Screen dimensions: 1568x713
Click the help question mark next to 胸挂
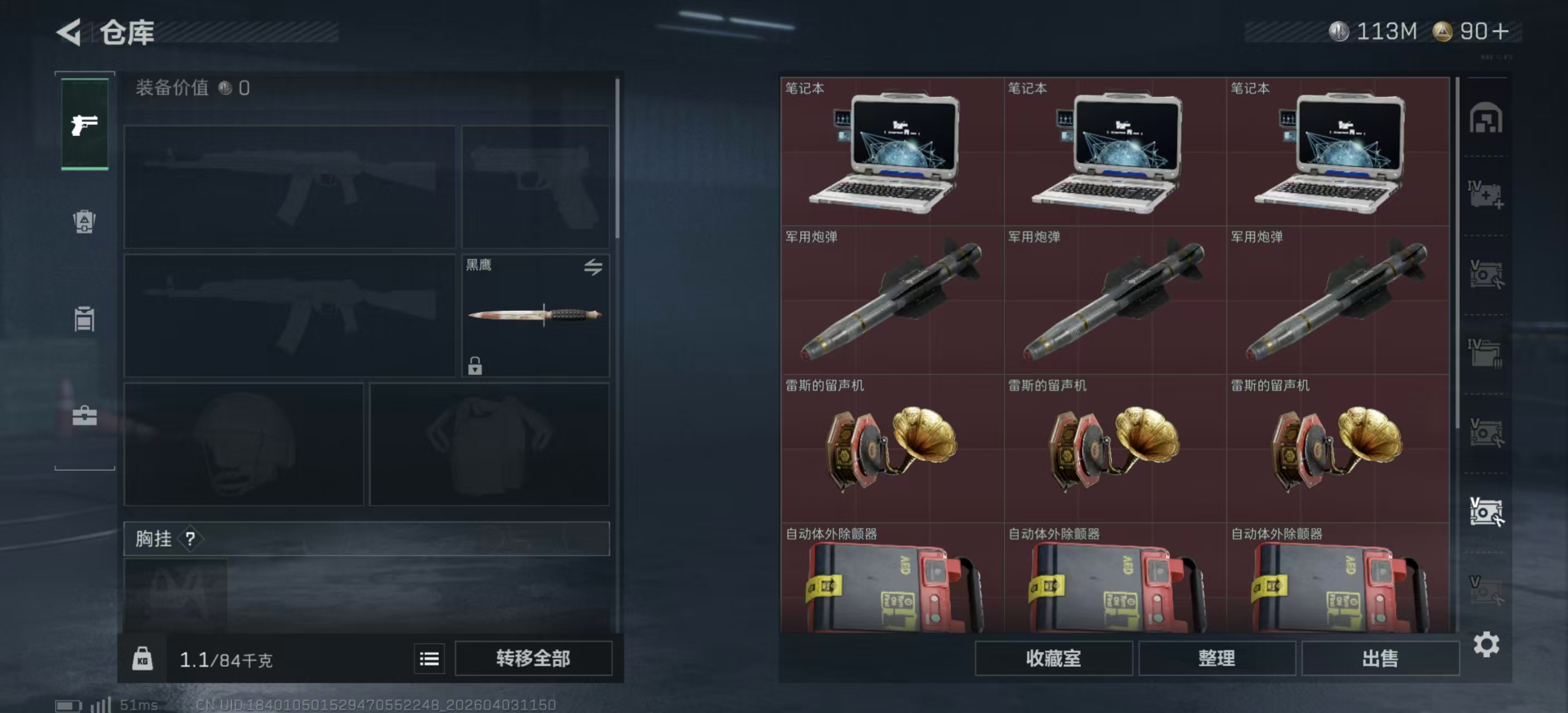(x=190, y=538)
